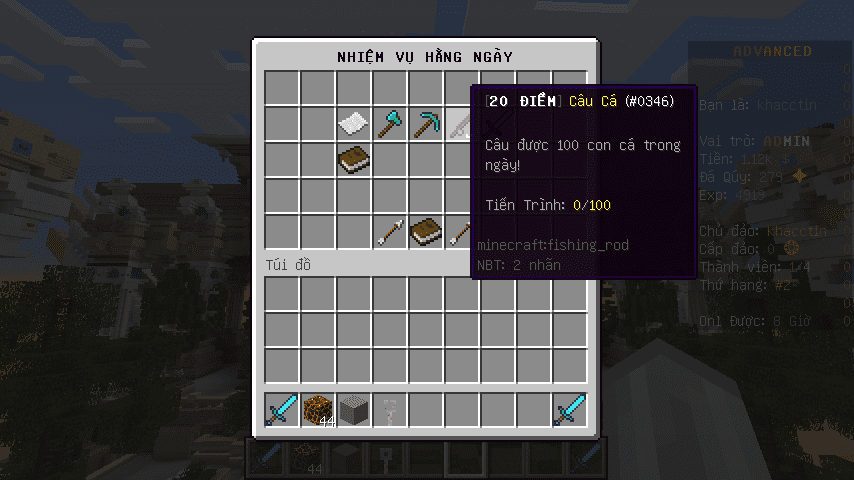The height and width of the screenshot is (480, 854).
Task: Choose the book between the two arrows
Action: [426, 232]
